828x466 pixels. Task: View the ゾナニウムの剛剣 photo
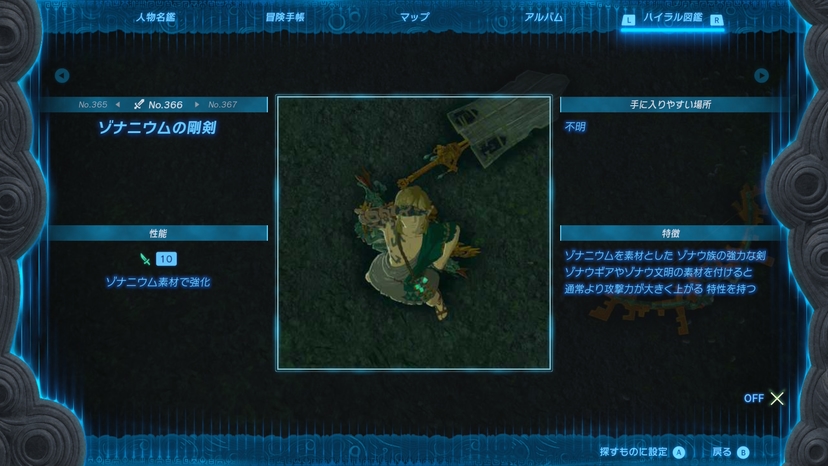(413, 232)
